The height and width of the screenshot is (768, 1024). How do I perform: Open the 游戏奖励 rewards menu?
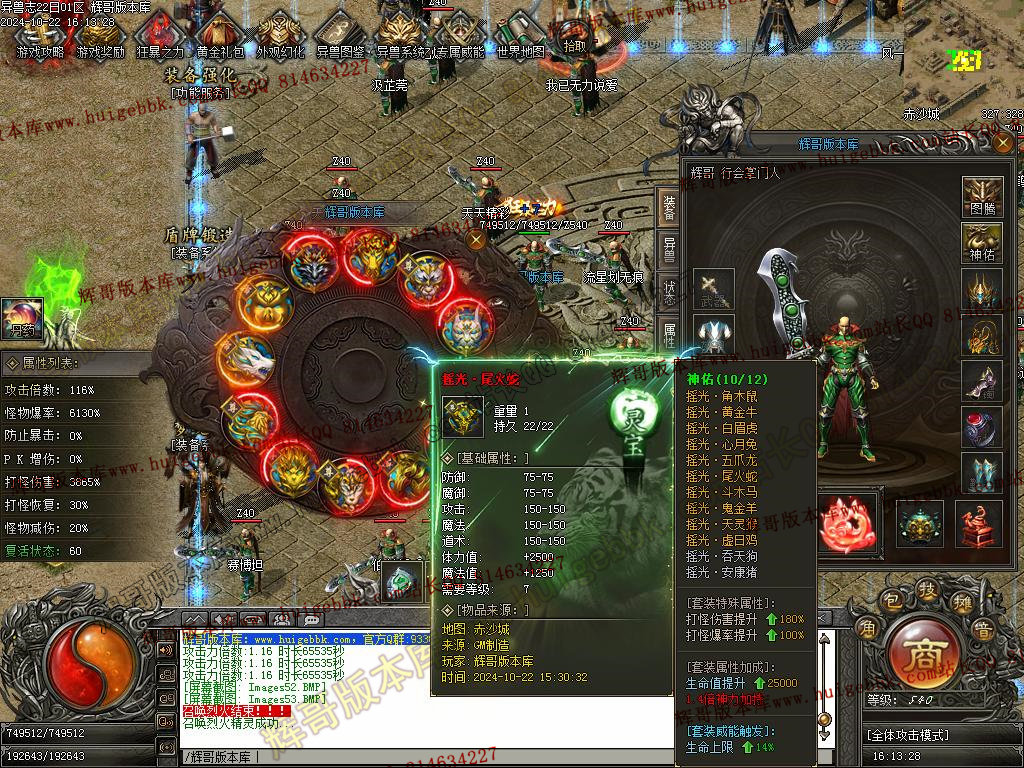(101, 36)
